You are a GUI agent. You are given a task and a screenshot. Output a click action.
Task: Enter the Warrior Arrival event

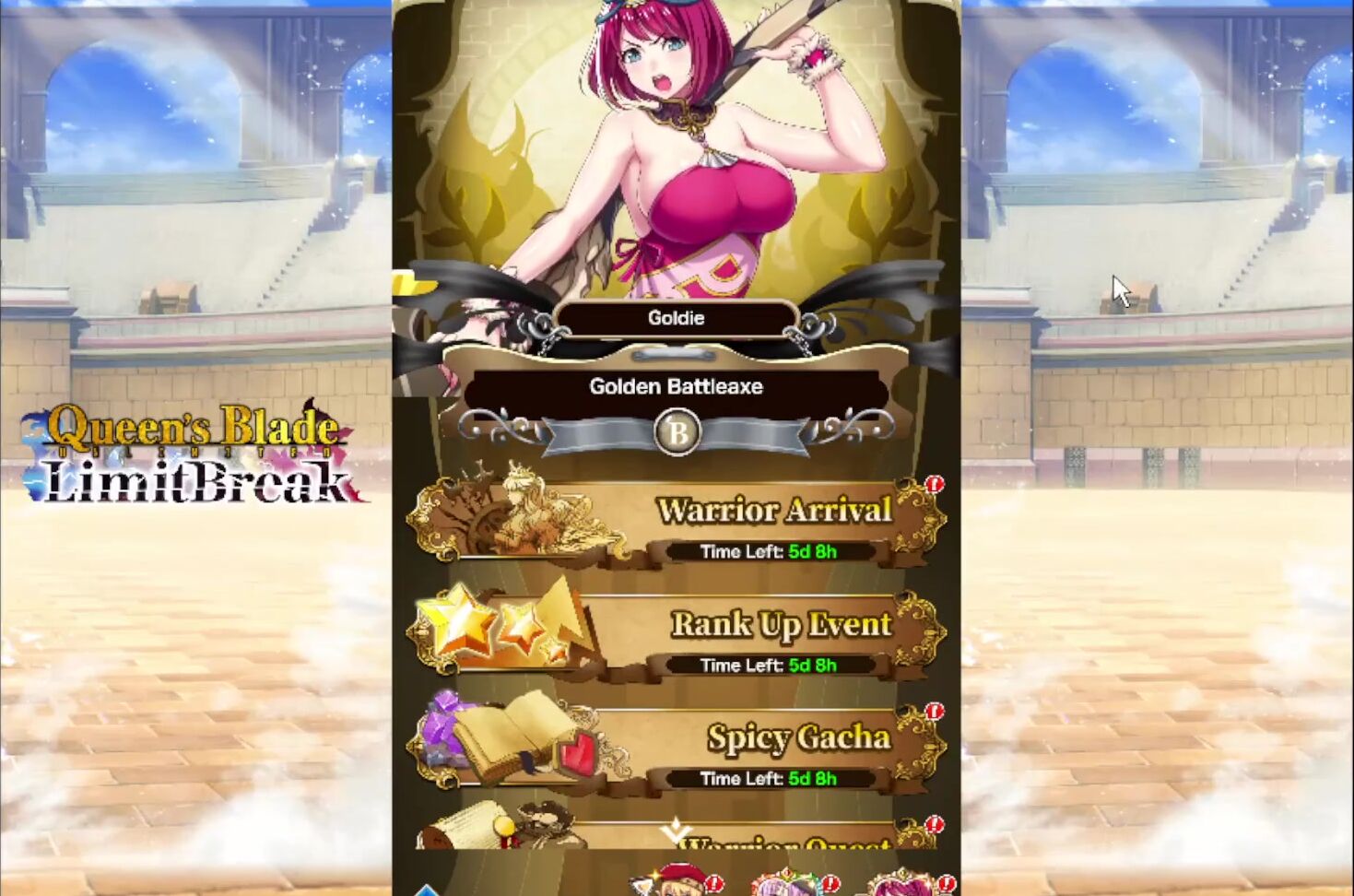click(772, 510)
